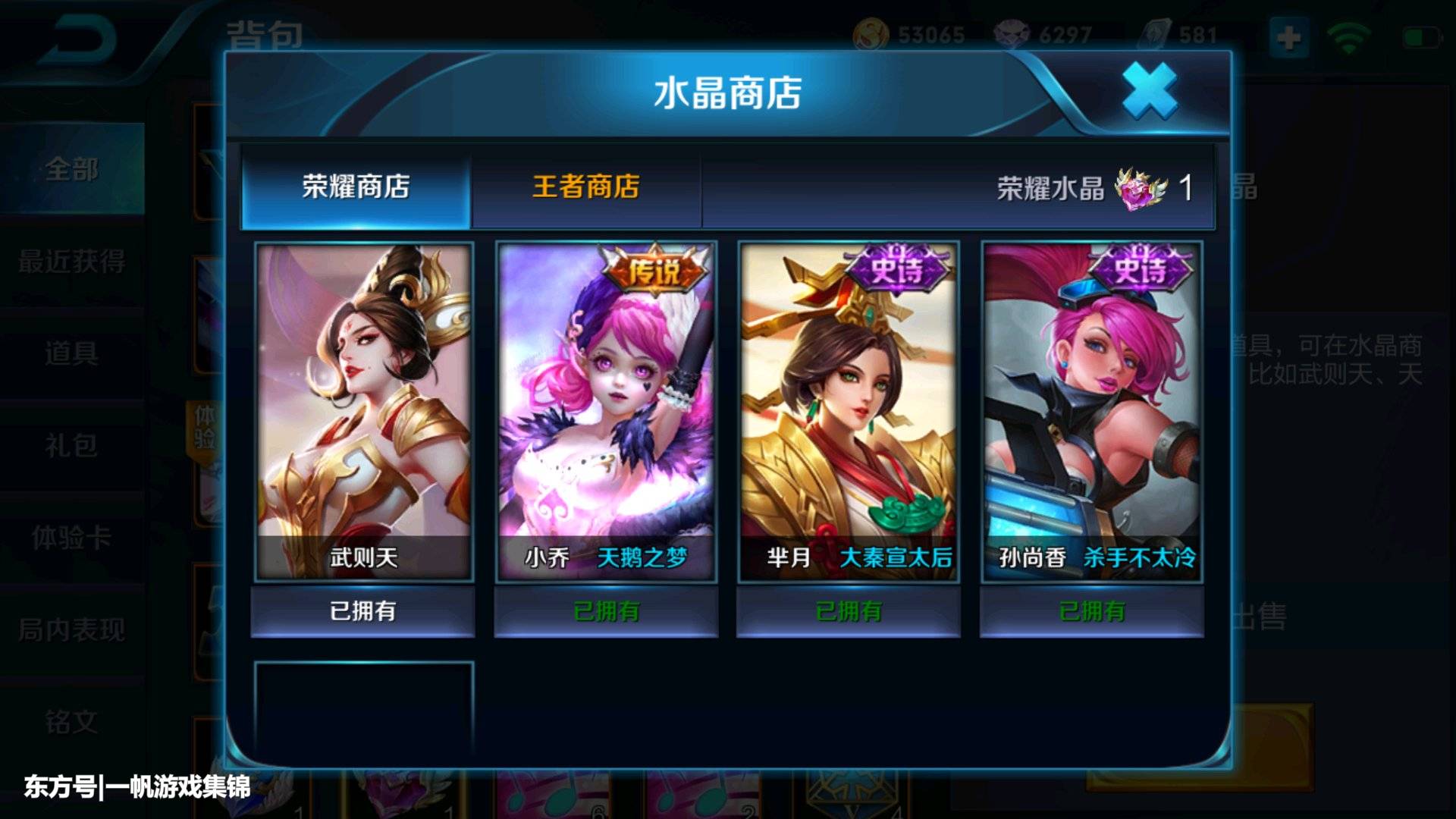Click the gold coin currency icon
Image resolution: width=1456 pixels, height=819 pixels.
(x=871, y=33)
